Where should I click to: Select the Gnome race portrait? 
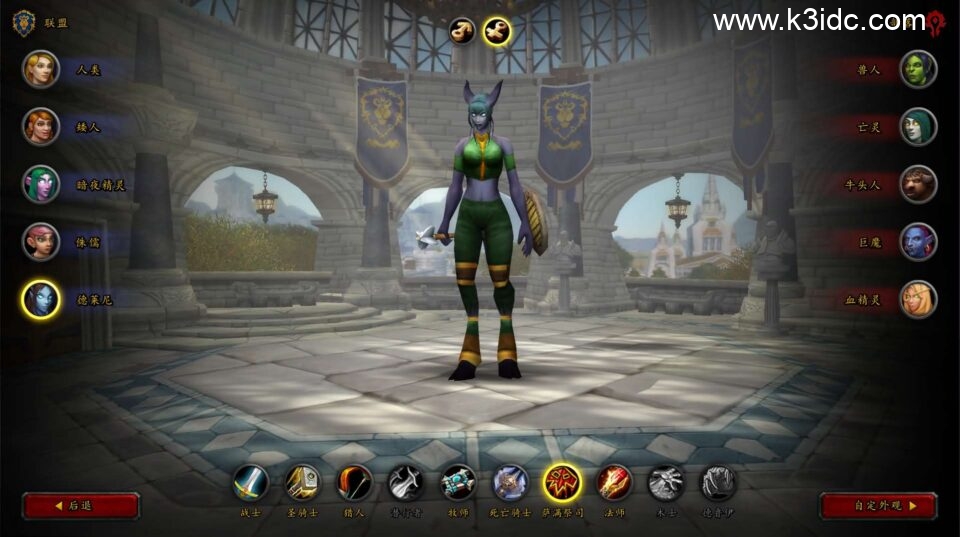click(41, 241)
